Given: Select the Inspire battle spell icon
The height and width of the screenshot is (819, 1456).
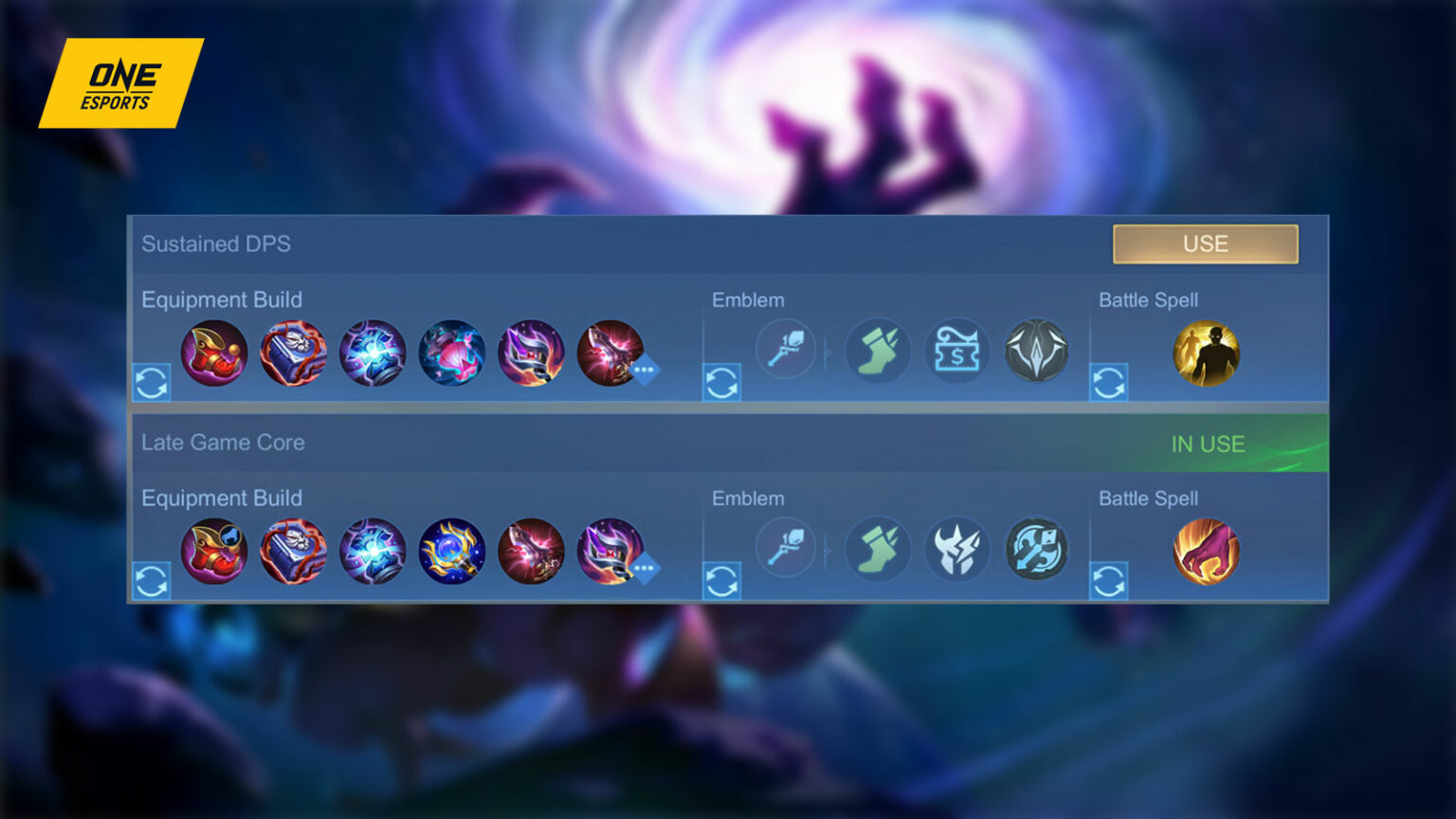Looking at the screenshot, I should pyautogui.click(x=1206, y=354).
